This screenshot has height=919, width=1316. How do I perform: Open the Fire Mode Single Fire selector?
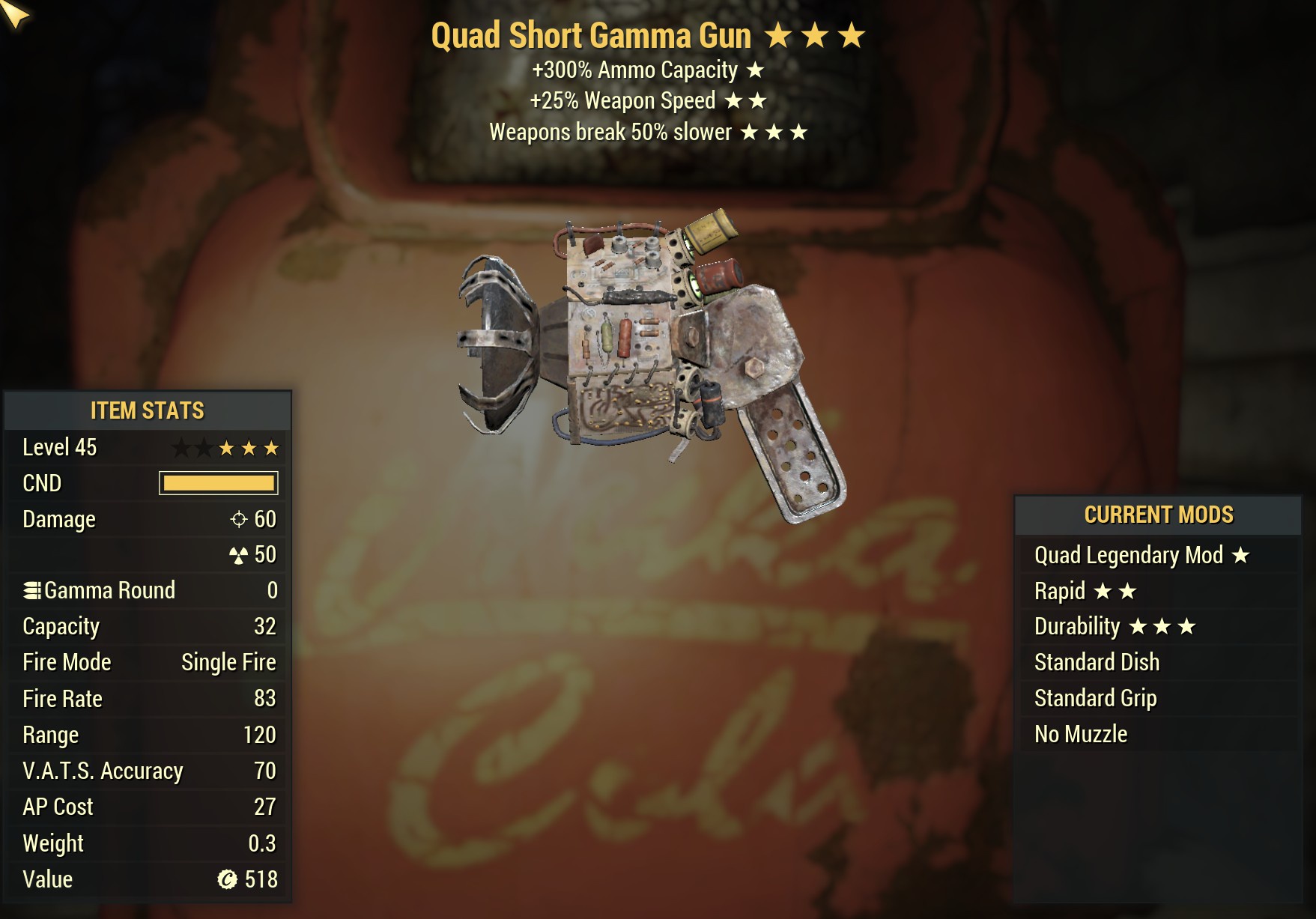click(227, 662)
